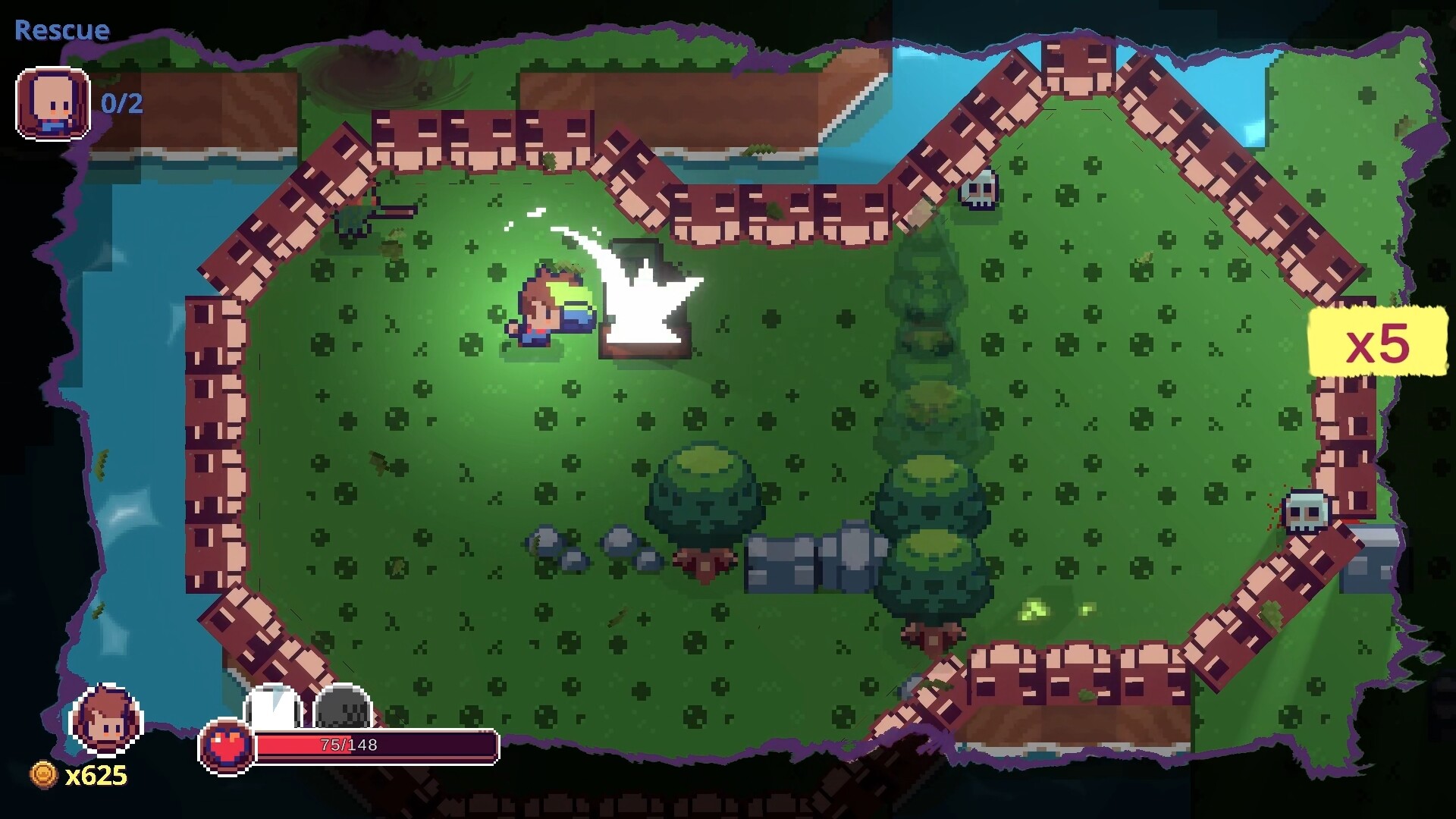
Task: Click the skull marker on the top wall
Action: tap(978, 191)
